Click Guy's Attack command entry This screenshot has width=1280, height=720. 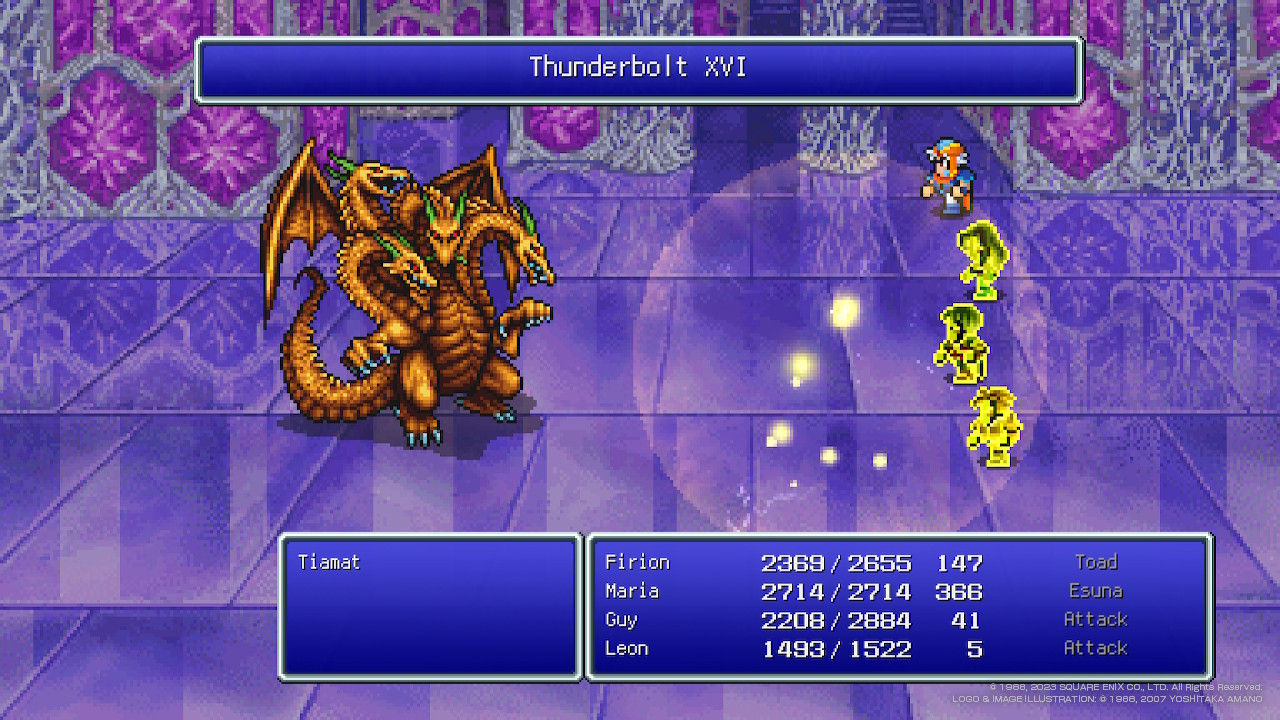(1096, 620)
